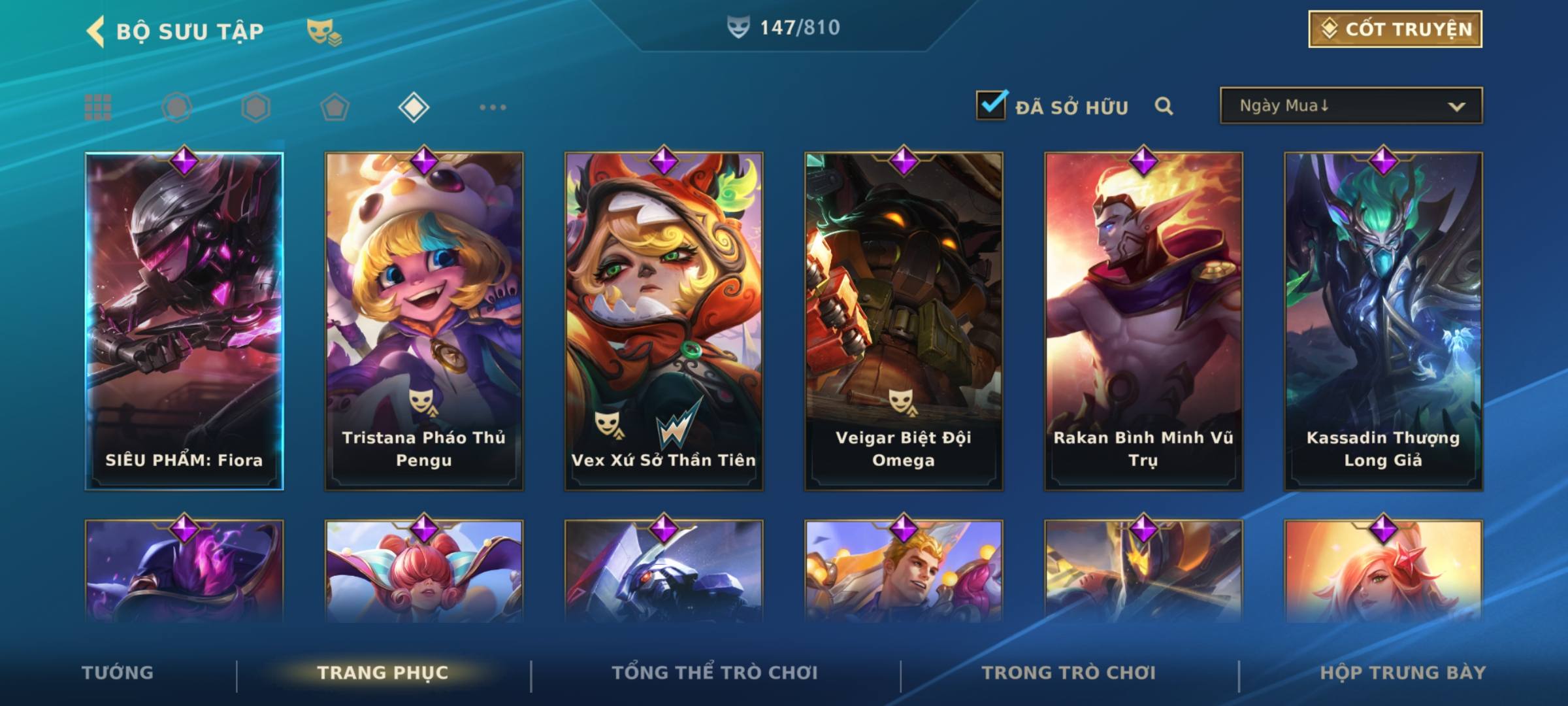Select the Vex Xứ Sở Thần Tiên skin
1568x706 pixels.
[x=664, y=321]
